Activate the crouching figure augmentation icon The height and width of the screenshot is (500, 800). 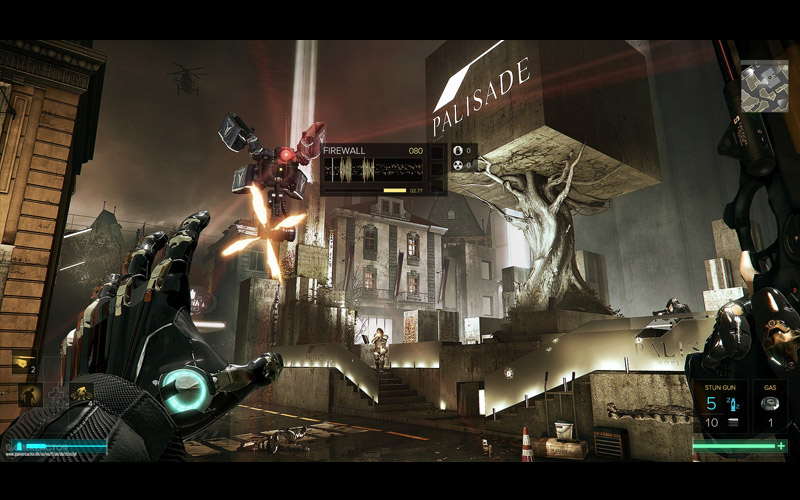[x=29, y=396]
